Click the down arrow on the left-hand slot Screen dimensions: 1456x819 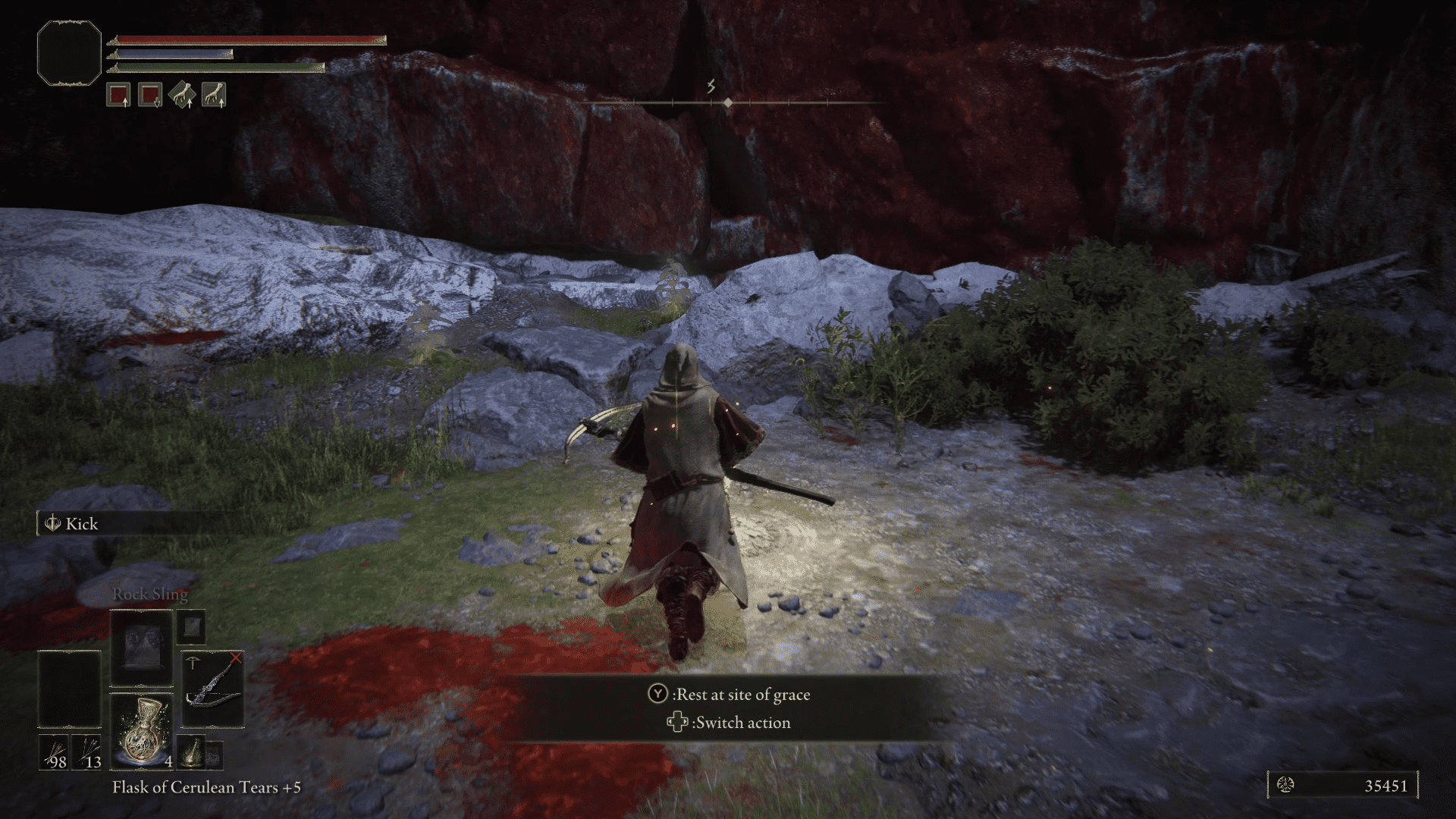[158, 104]
